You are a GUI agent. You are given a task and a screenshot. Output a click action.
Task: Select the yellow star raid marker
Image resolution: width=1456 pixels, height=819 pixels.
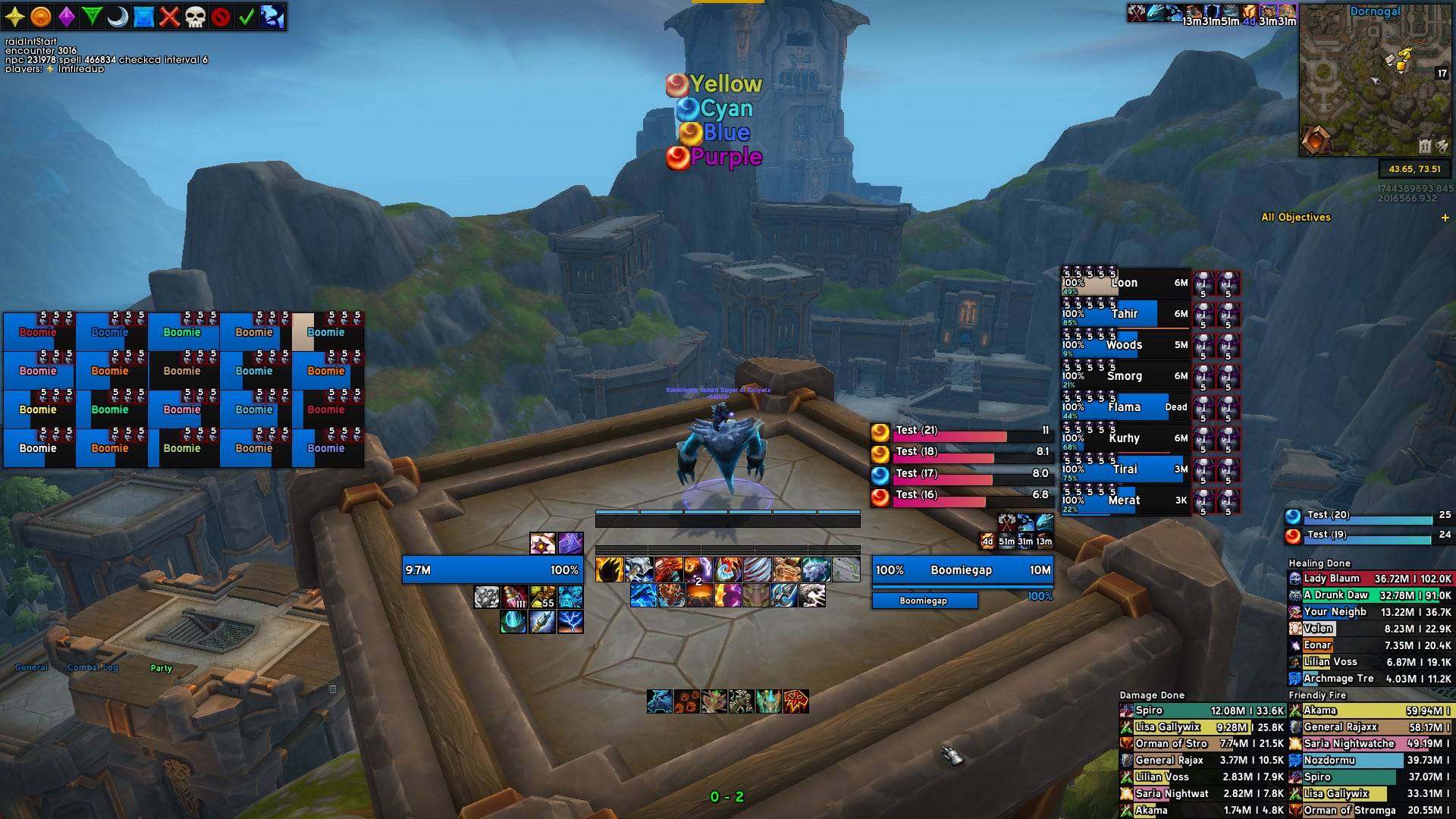(15, 17)
